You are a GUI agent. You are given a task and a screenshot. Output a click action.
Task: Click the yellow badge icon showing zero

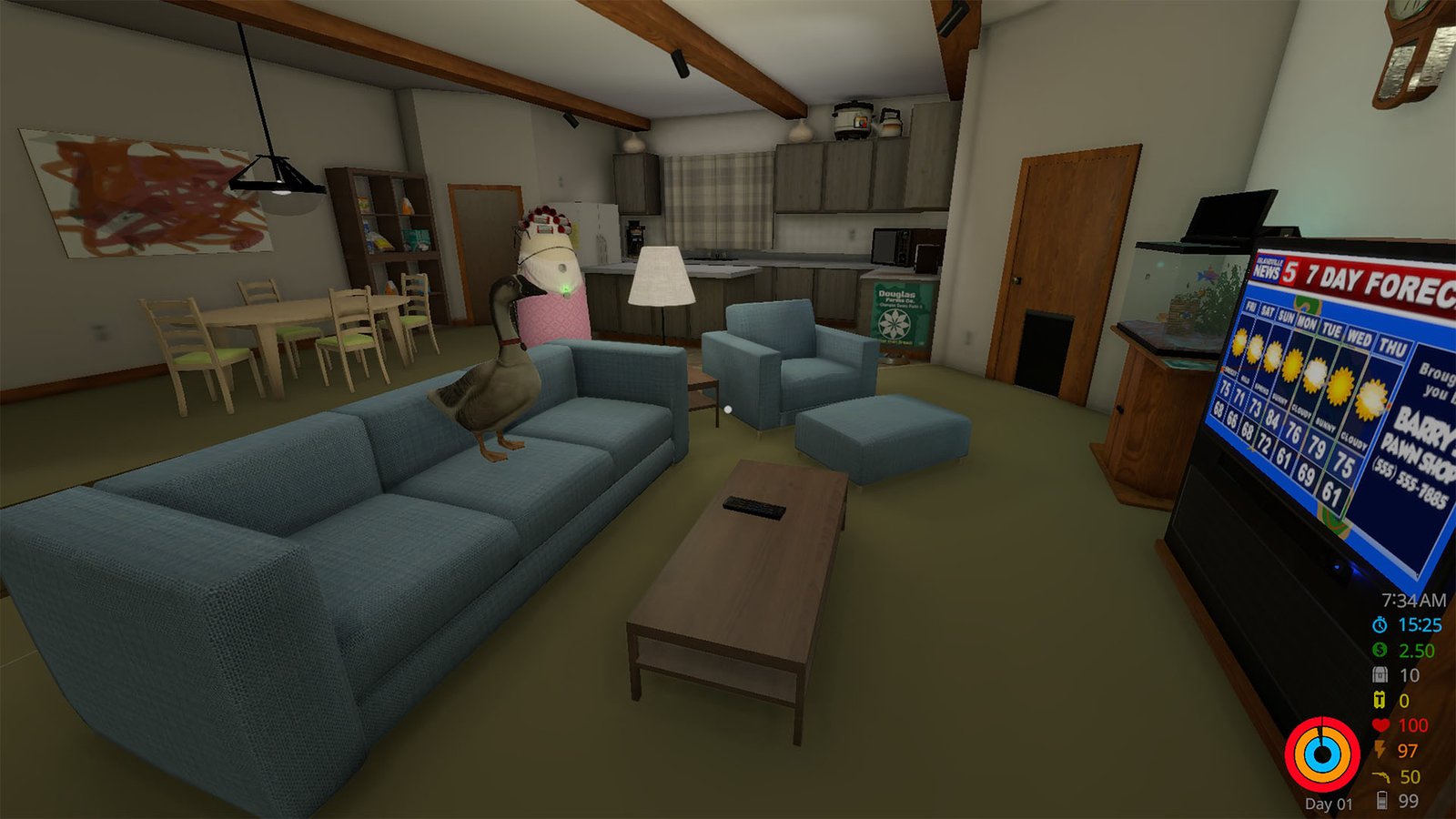tap(1380, 699)
